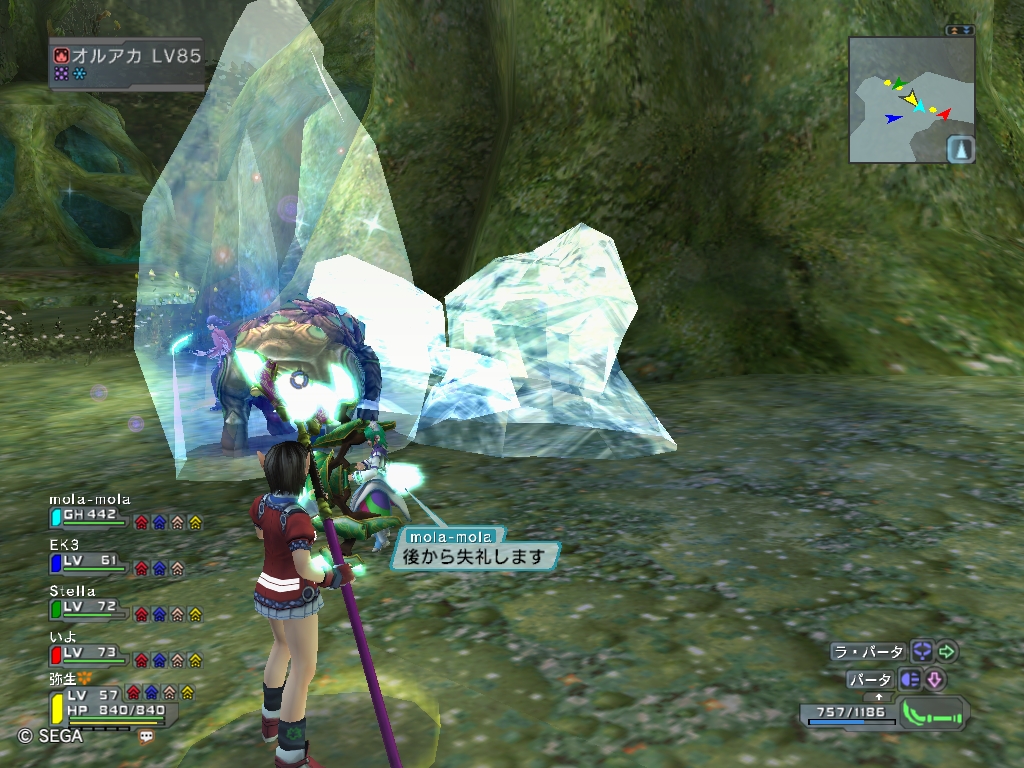Click the オルアカ LV85 target info panel
Image resolution: width=1024 pixels, height=768 pixels.
tap(126, 64)
